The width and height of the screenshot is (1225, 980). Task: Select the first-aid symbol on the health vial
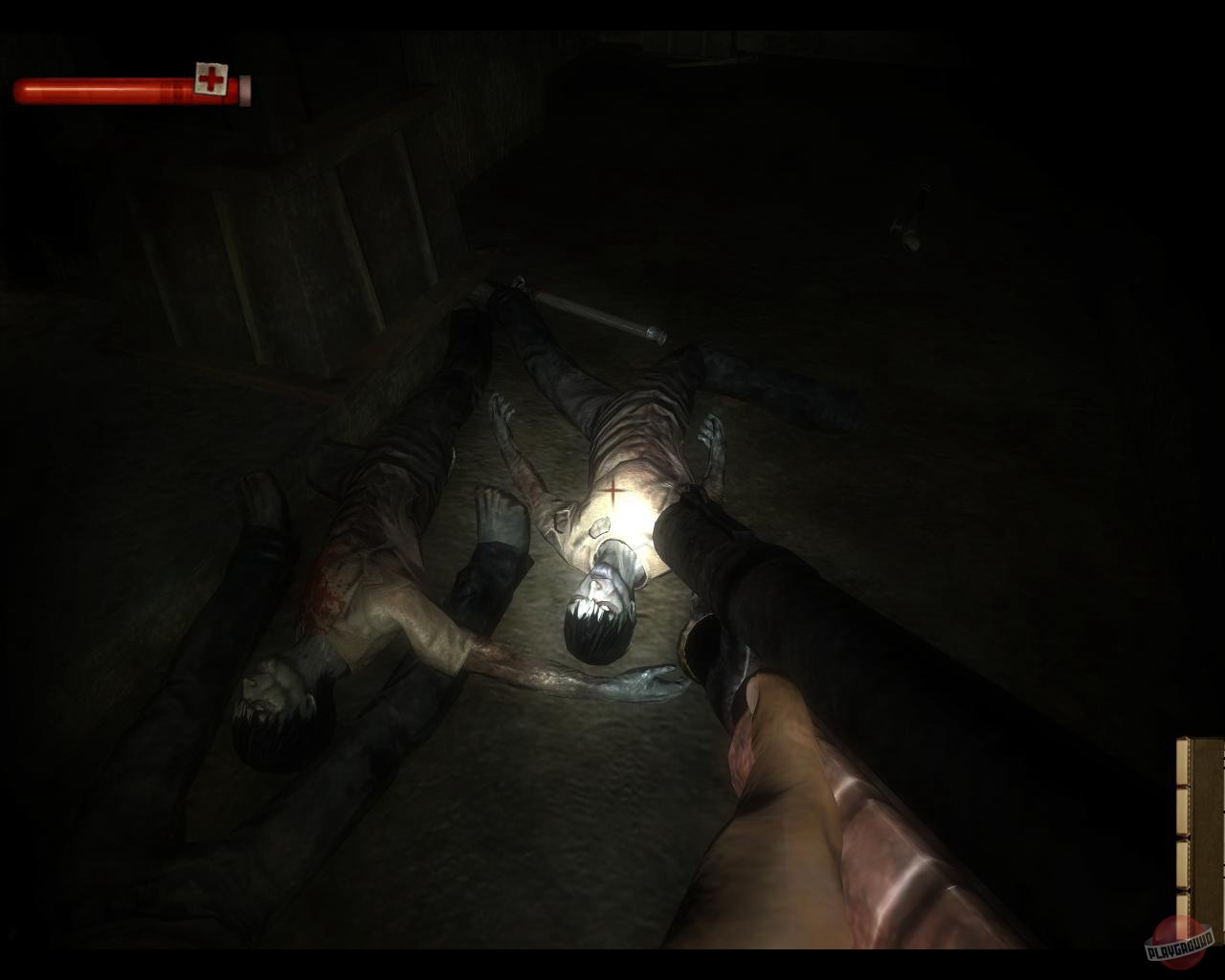[212, 78]
